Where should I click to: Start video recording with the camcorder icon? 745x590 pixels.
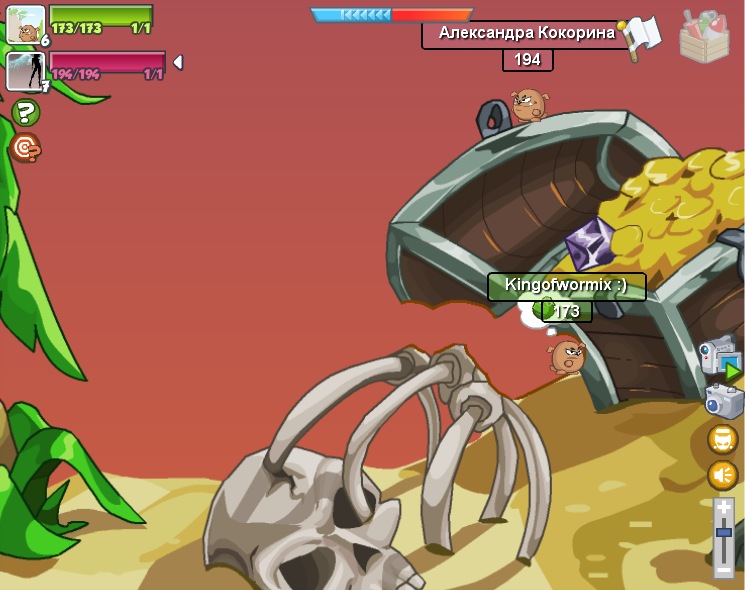tap(720, 357)
